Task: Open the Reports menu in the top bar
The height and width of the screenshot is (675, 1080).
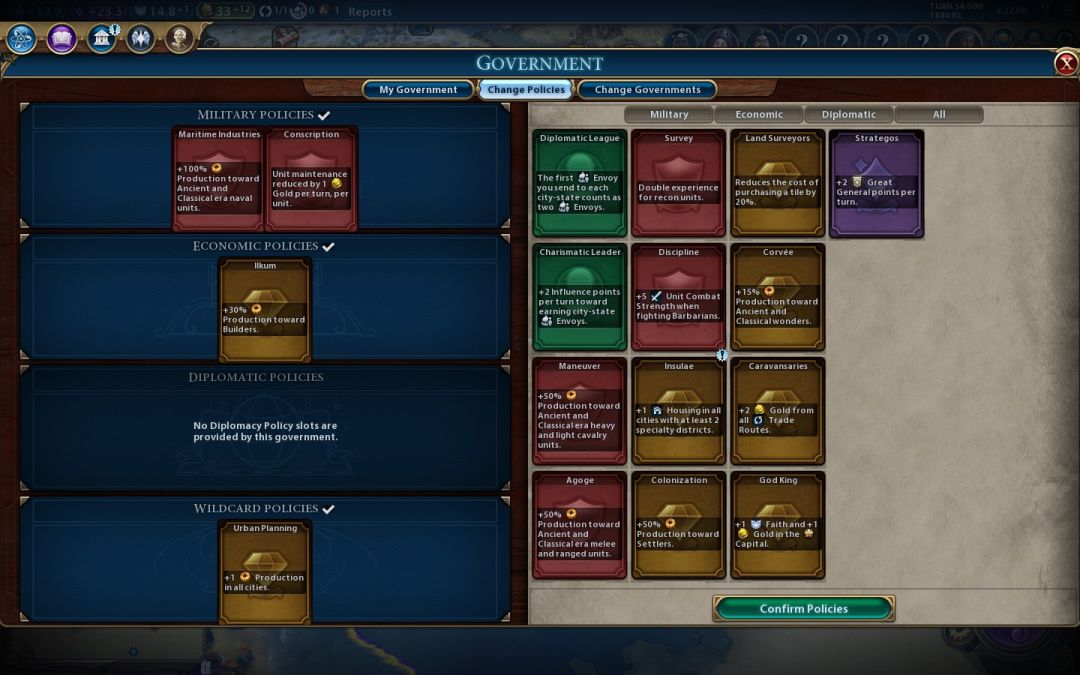Action: click(x=370, y=12)
